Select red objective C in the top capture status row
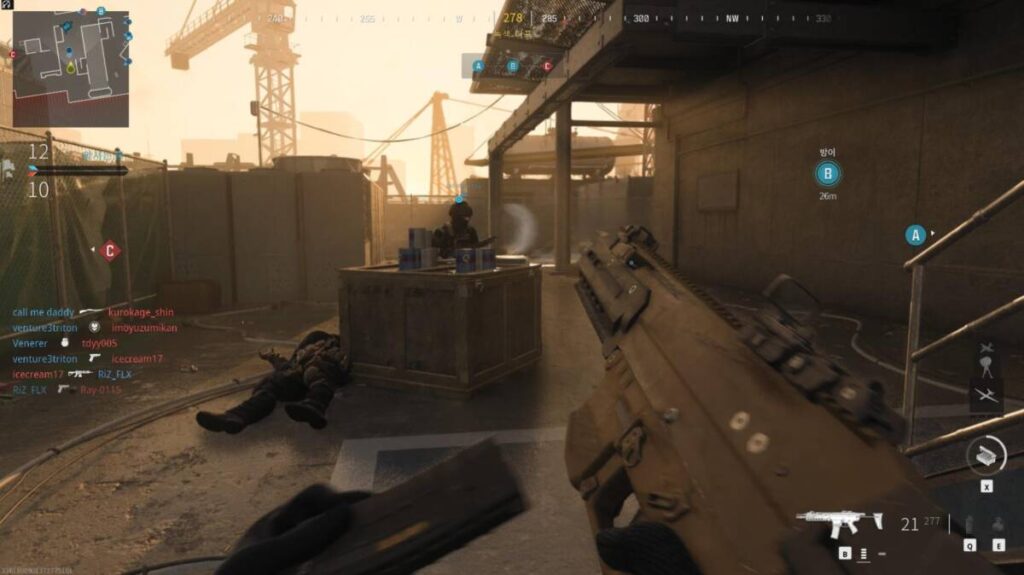 coord(547,66)
